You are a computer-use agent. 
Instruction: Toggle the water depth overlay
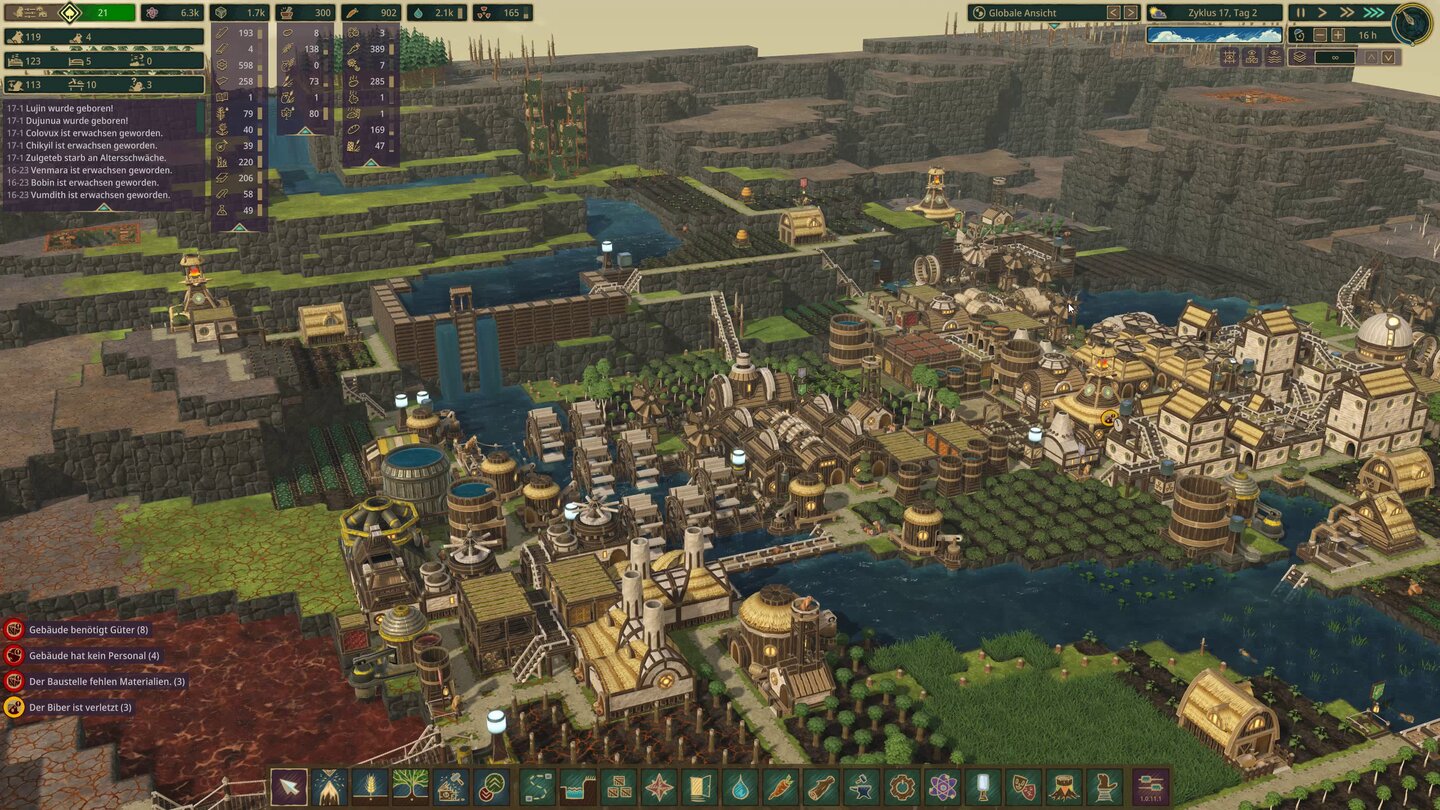[1274, 57]
